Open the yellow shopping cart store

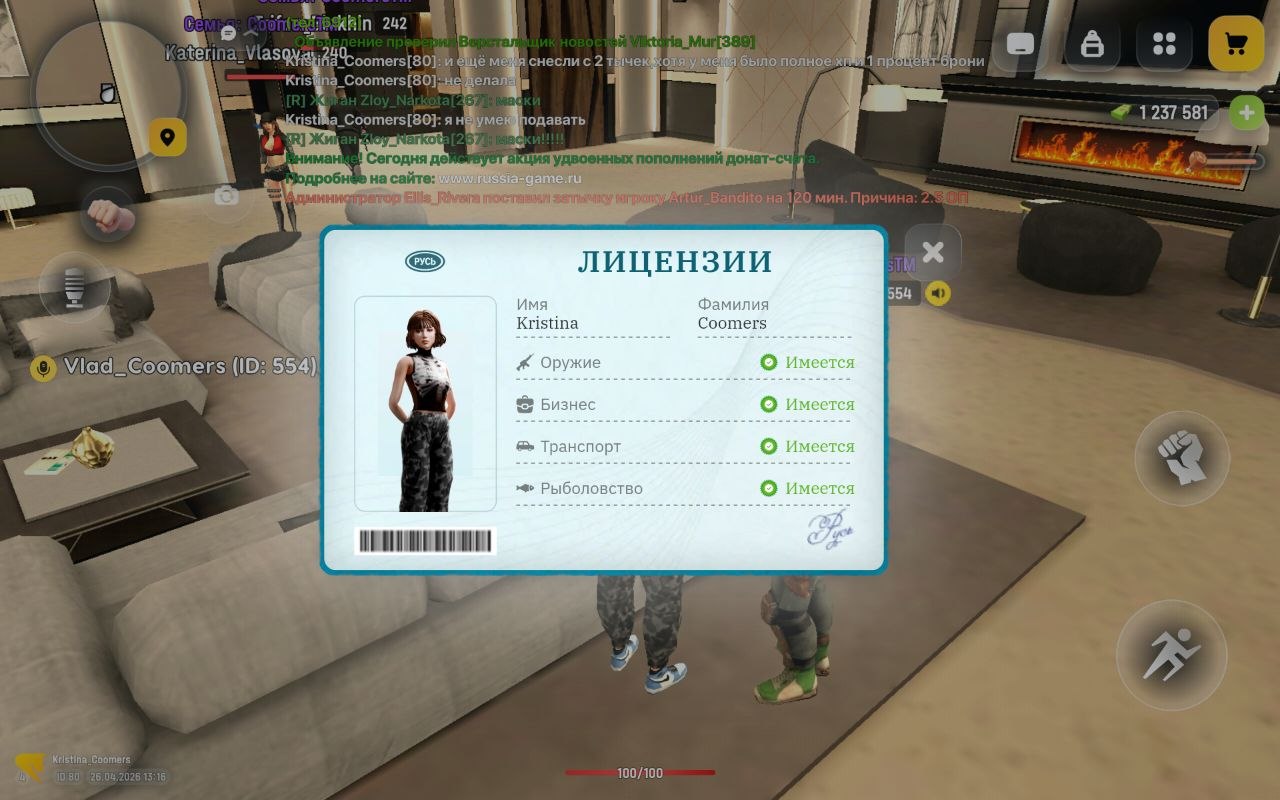pyautogui.click(x=1236, y=44)
